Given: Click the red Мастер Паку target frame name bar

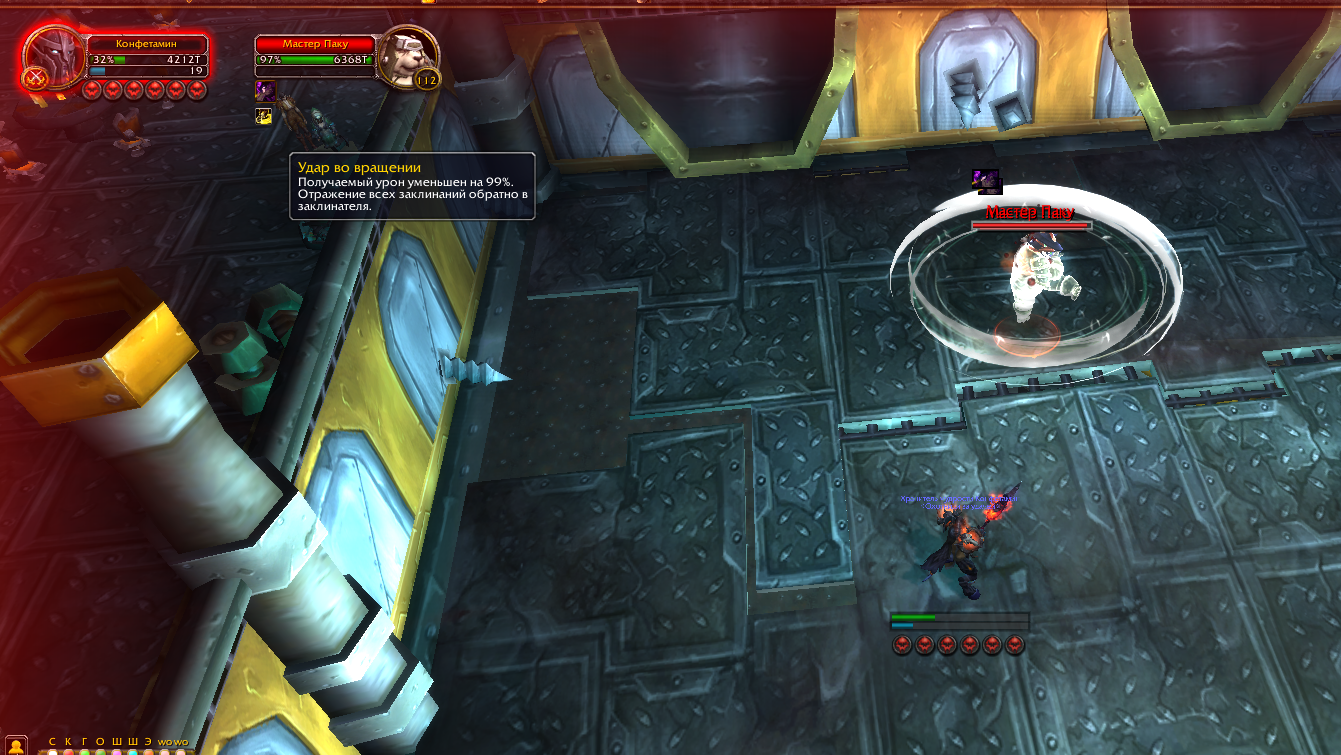Looking at the screenshot, I should (315, 45).
